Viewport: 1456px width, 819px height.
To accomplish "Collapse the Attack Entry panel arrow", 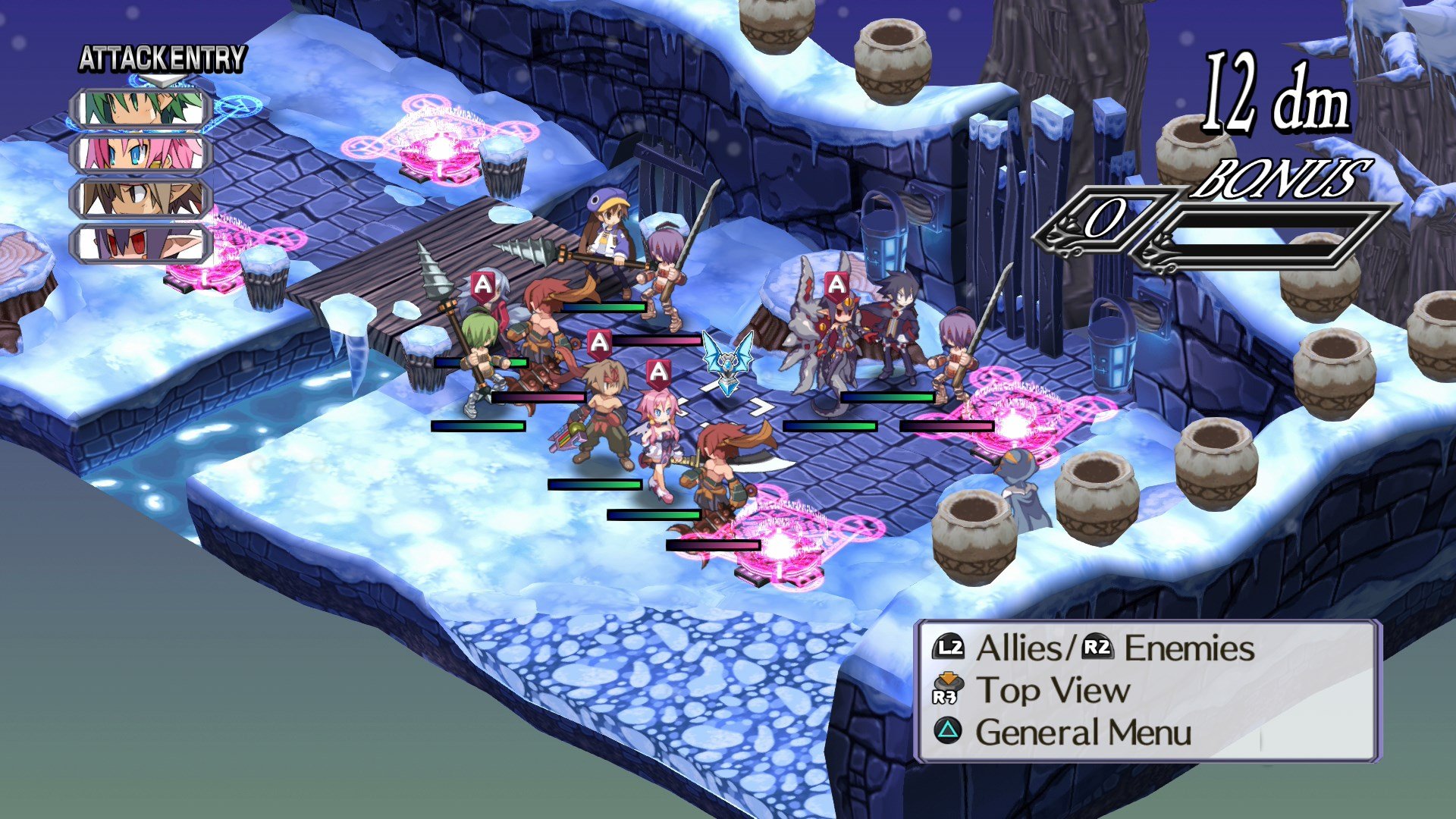I will [161, 79].
